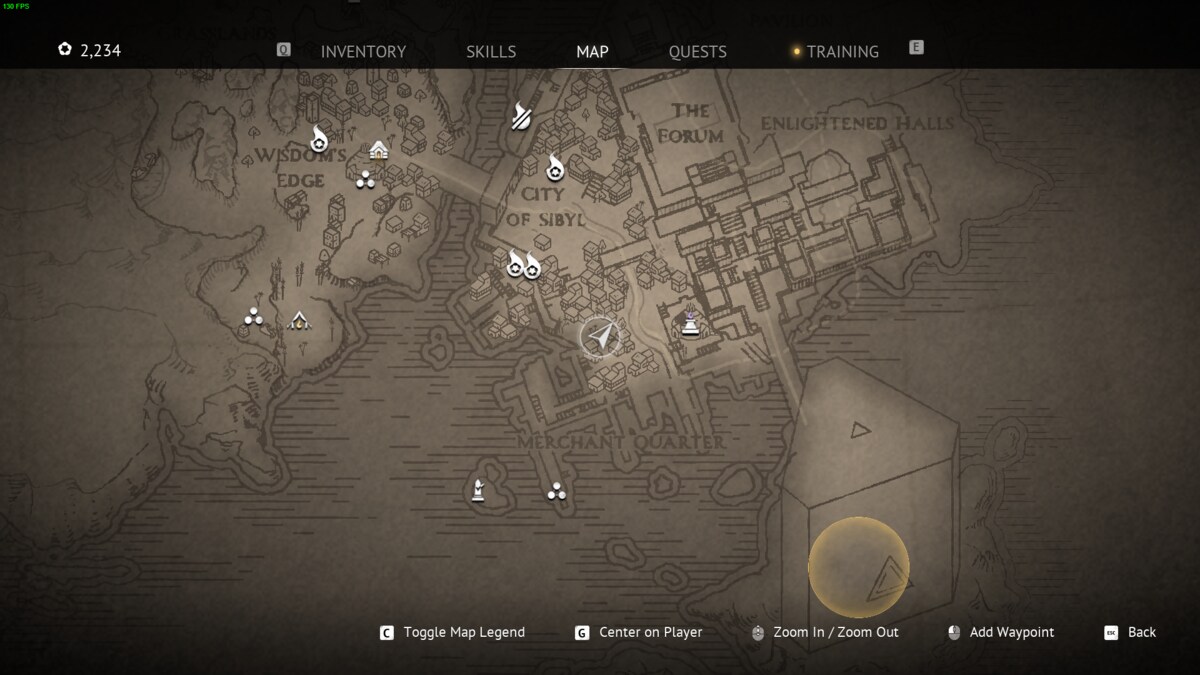Select the golden circle objective area
This screenshot has width=1200, height=675.
[858, 567]
